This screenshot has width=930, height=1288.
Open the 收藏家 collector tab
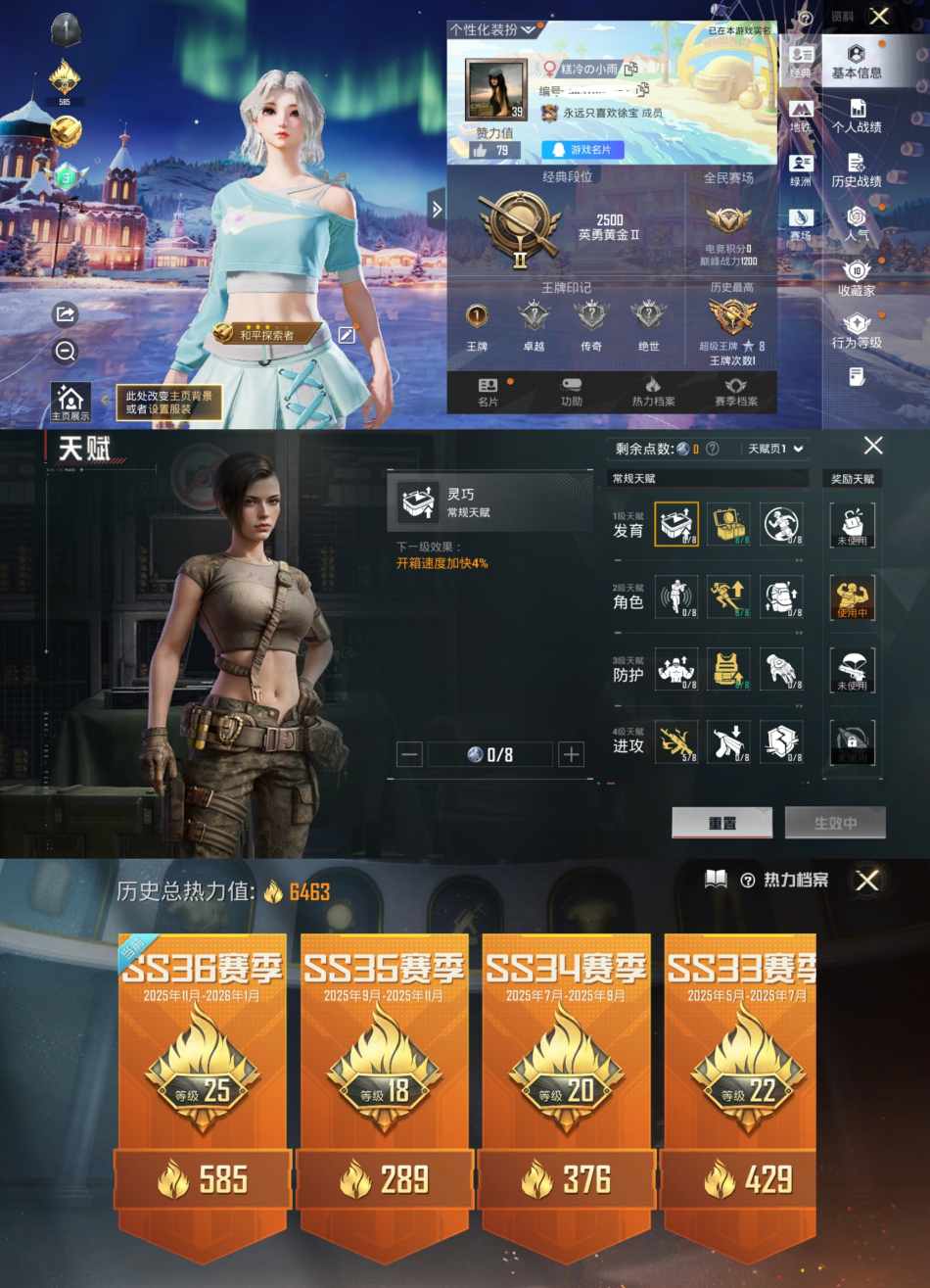point(856,277)
